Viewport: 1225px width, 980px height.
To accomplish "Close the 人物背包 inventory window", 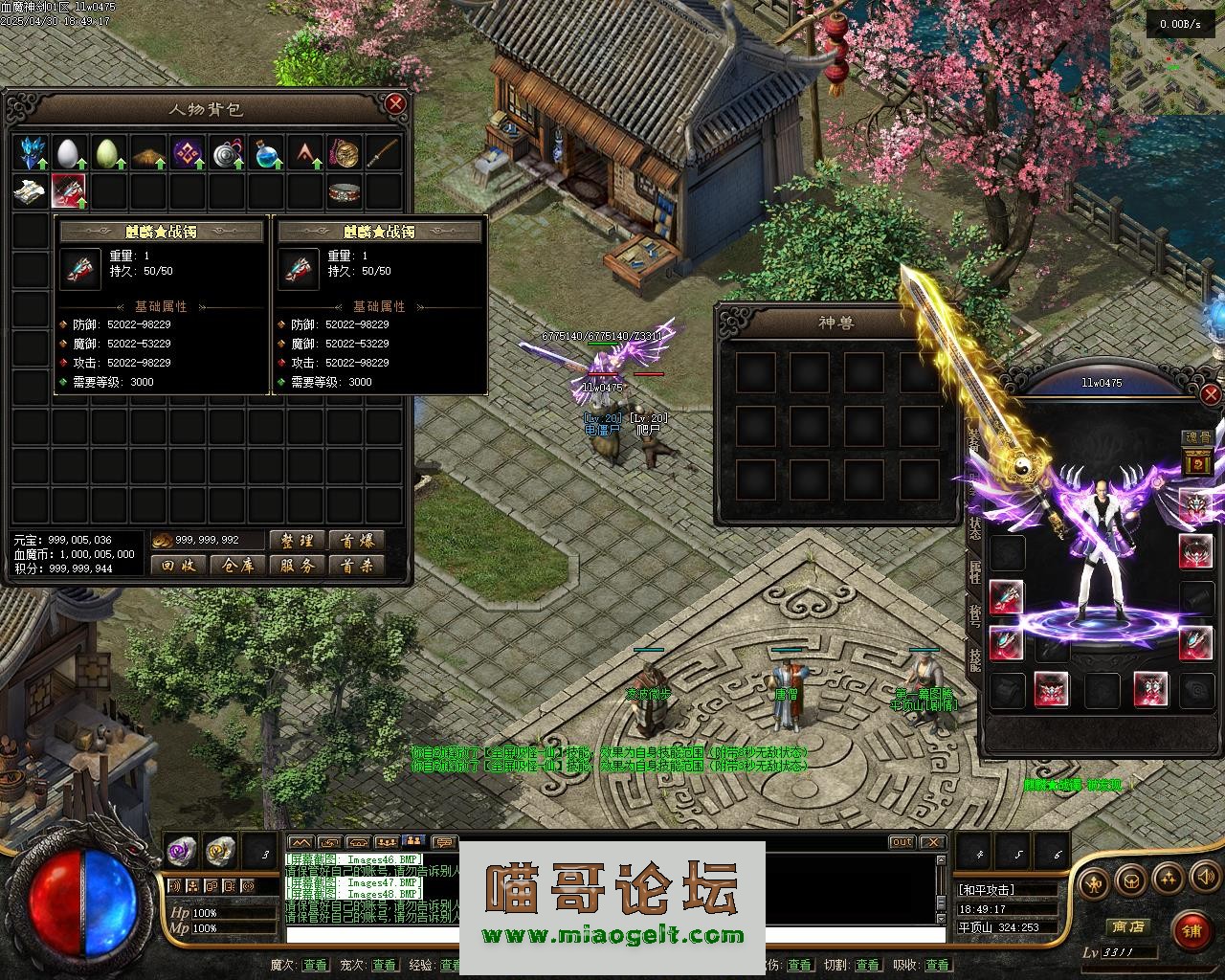I will (x=395, y=103).
